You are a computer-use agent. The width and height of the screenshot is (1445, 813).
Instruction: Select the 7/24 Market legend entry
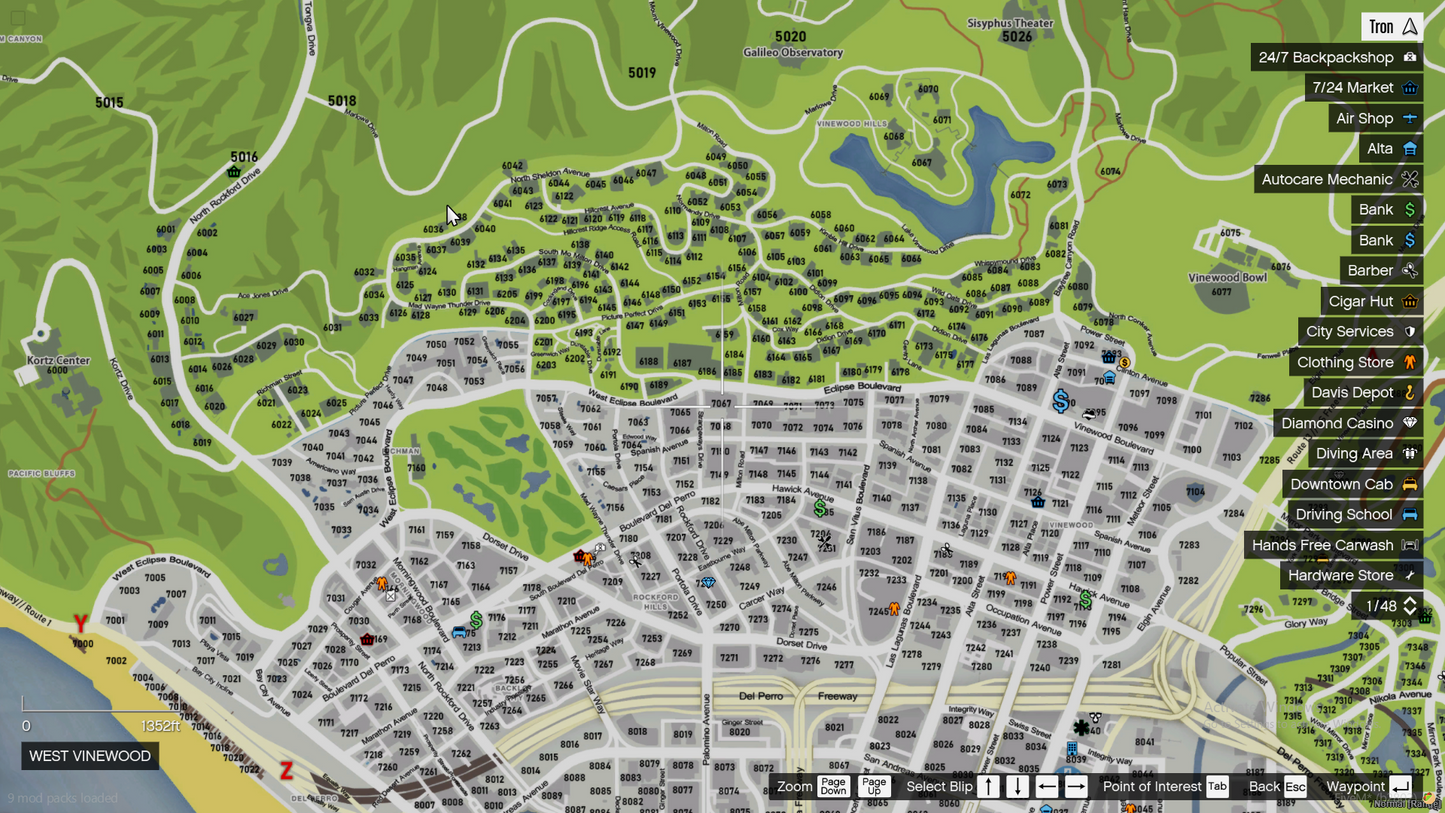(1364, 88)
